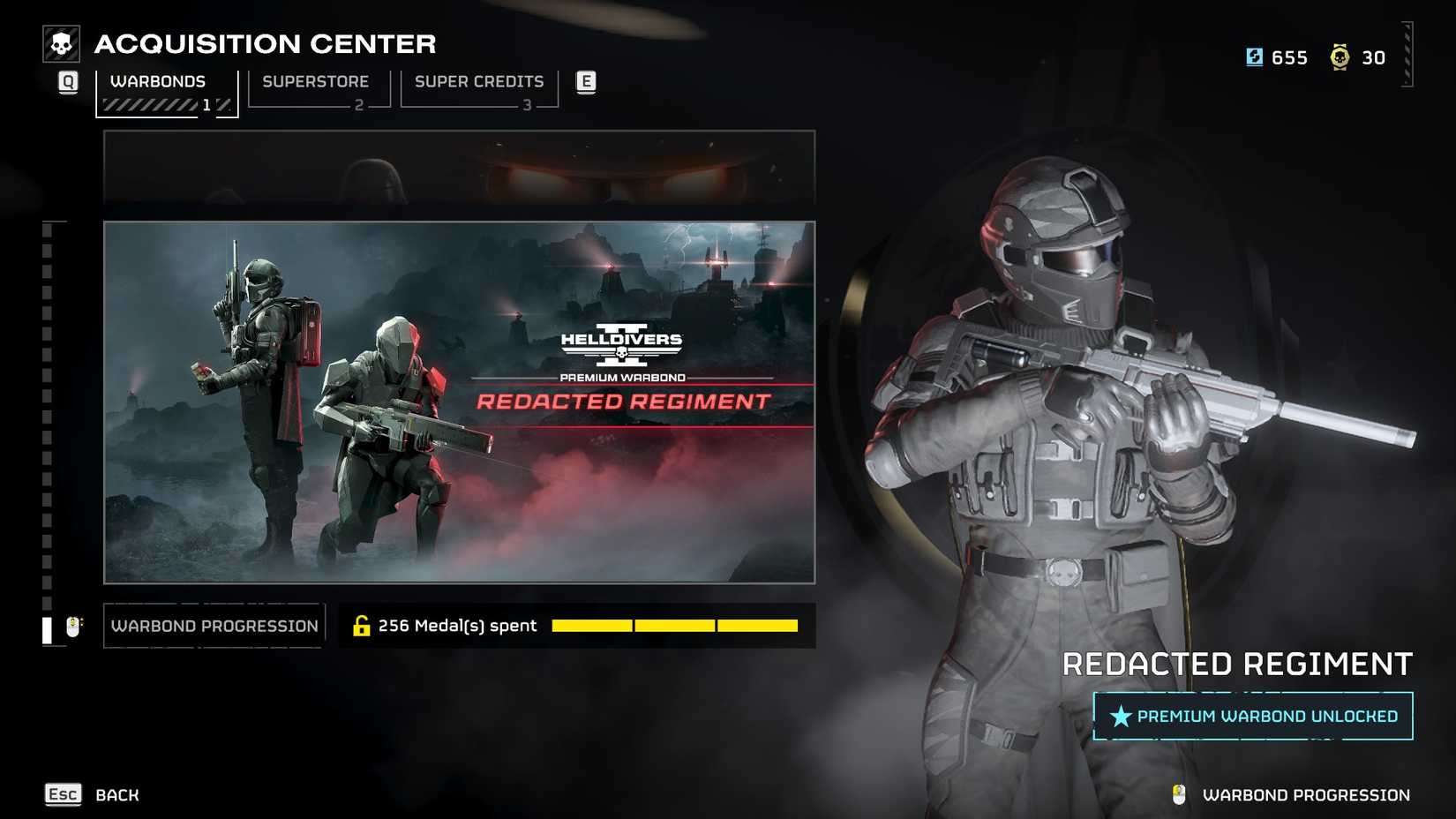The image size is (1456, 819).
Task: Click the Premium Warbond Unlocked banner
Action: coord(1248,717)
